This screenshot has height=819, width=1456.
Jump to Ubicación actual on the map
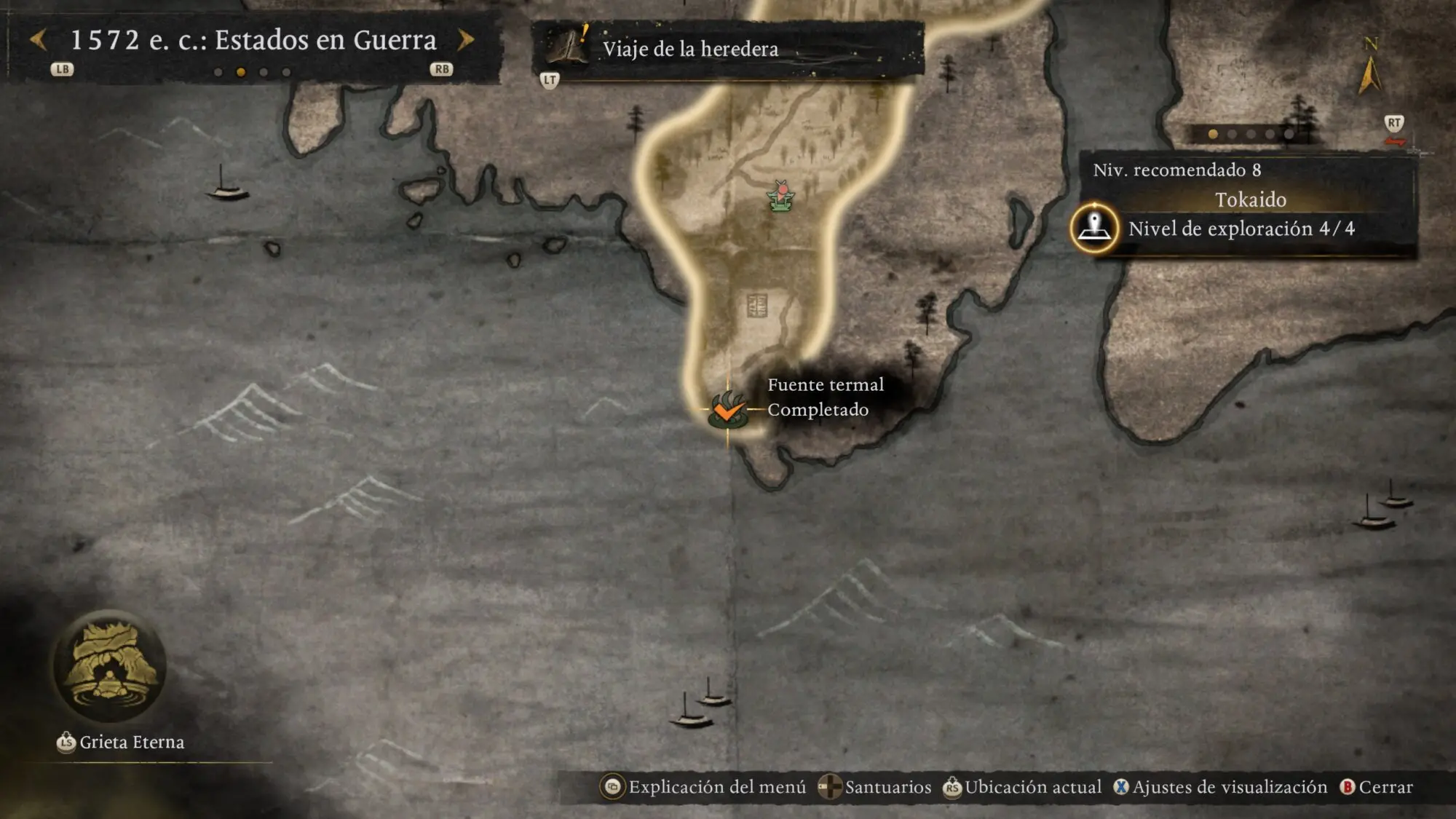1022,787
